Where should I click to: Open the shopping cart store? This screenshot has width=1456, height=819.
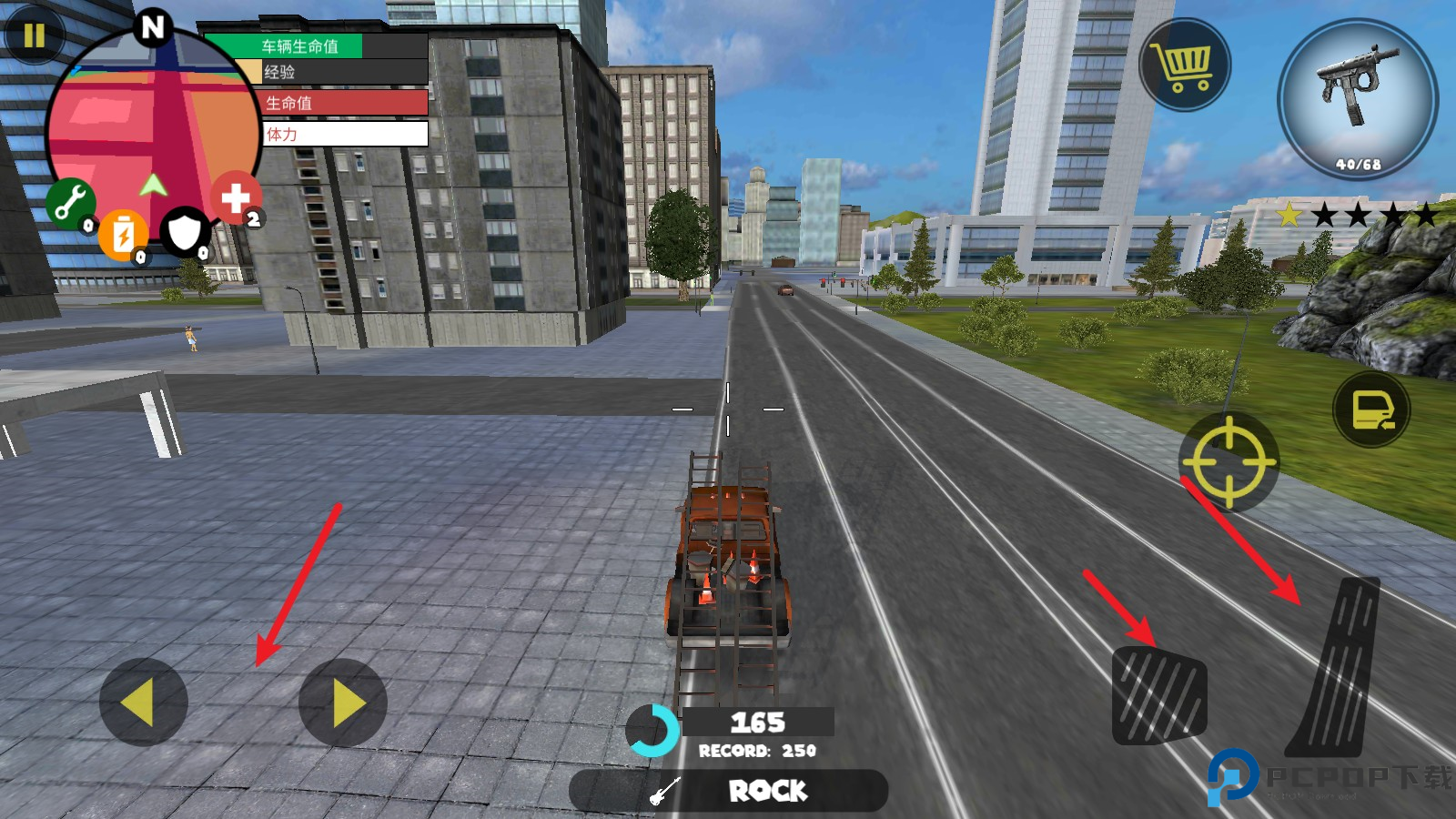pos(1184,65)
